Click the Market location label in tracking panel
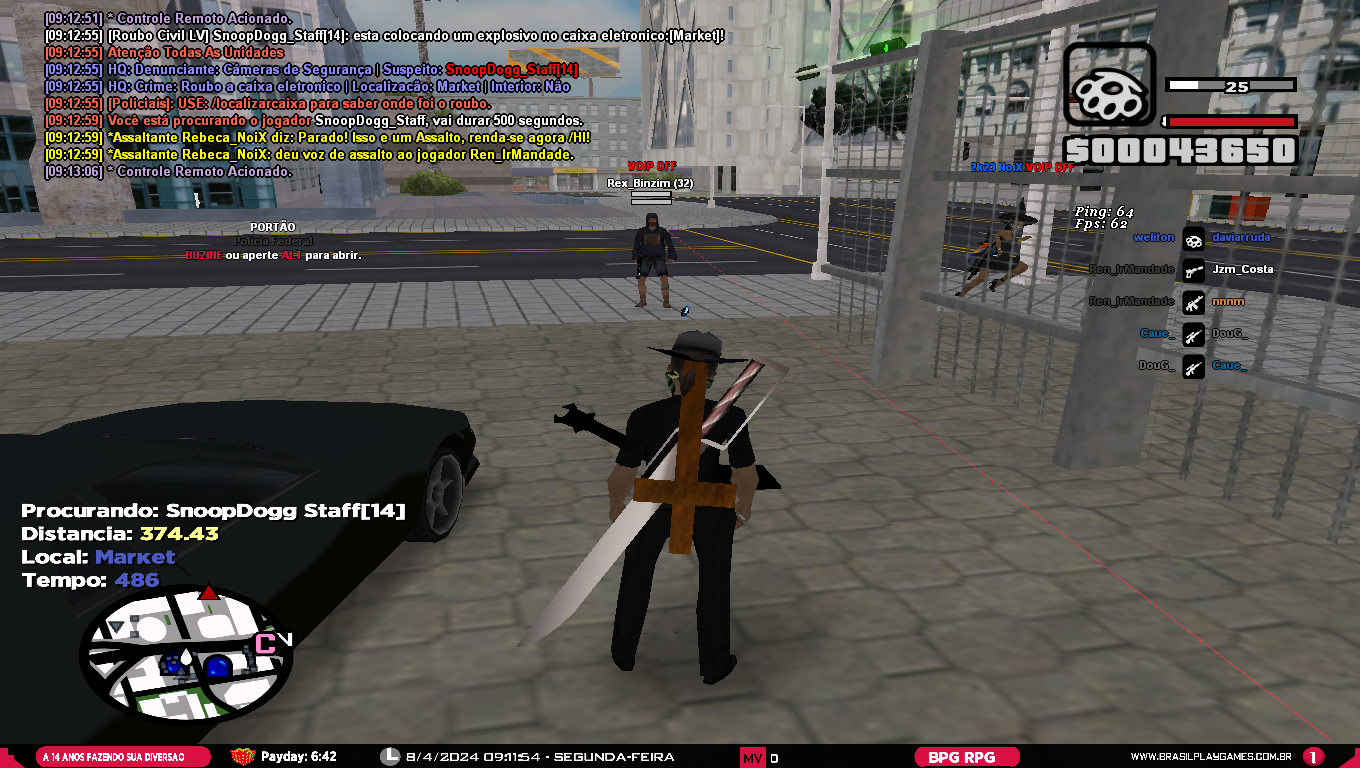1360x768 pixels. pyautogui.click(x=134, y=556)
